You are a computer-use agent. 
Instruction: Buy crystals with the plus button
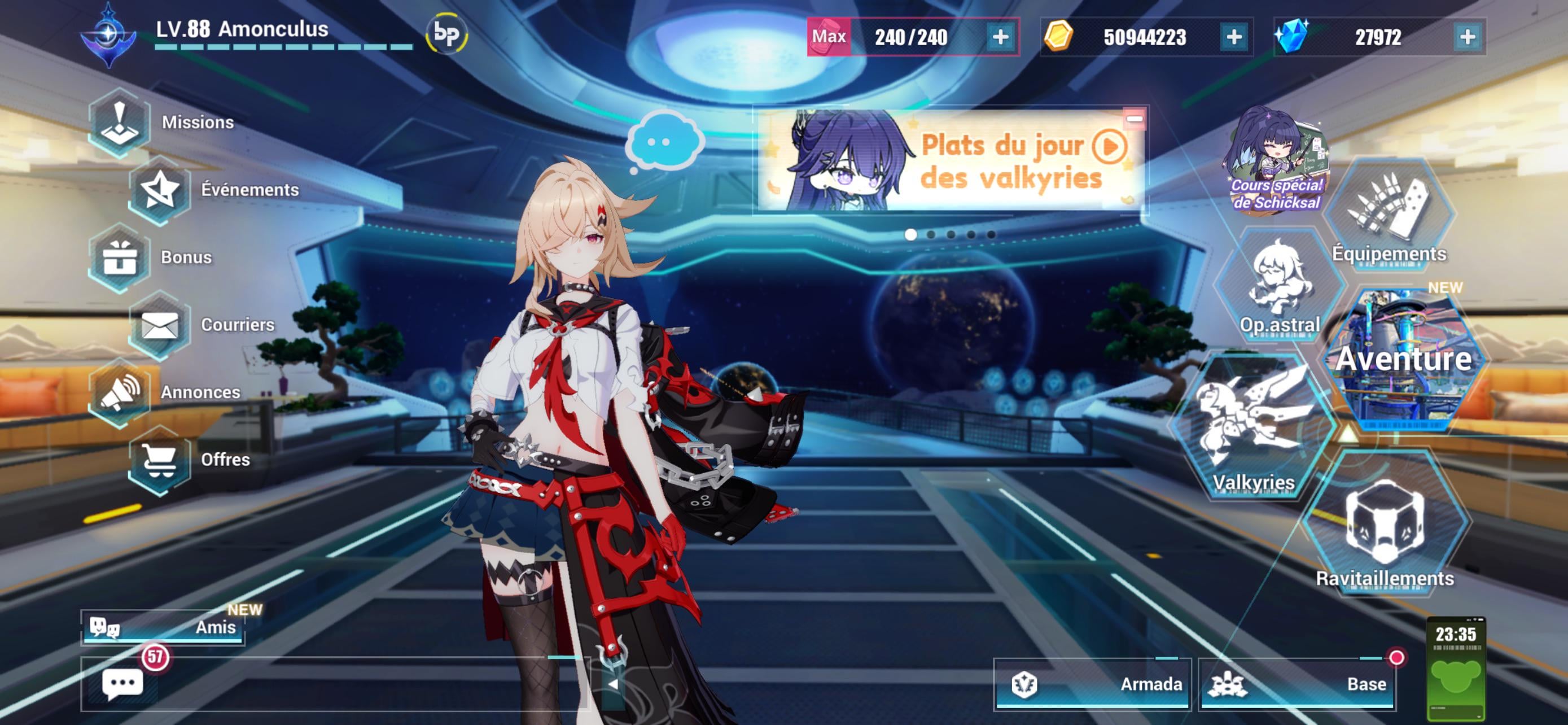click(x=1468, y=37)
